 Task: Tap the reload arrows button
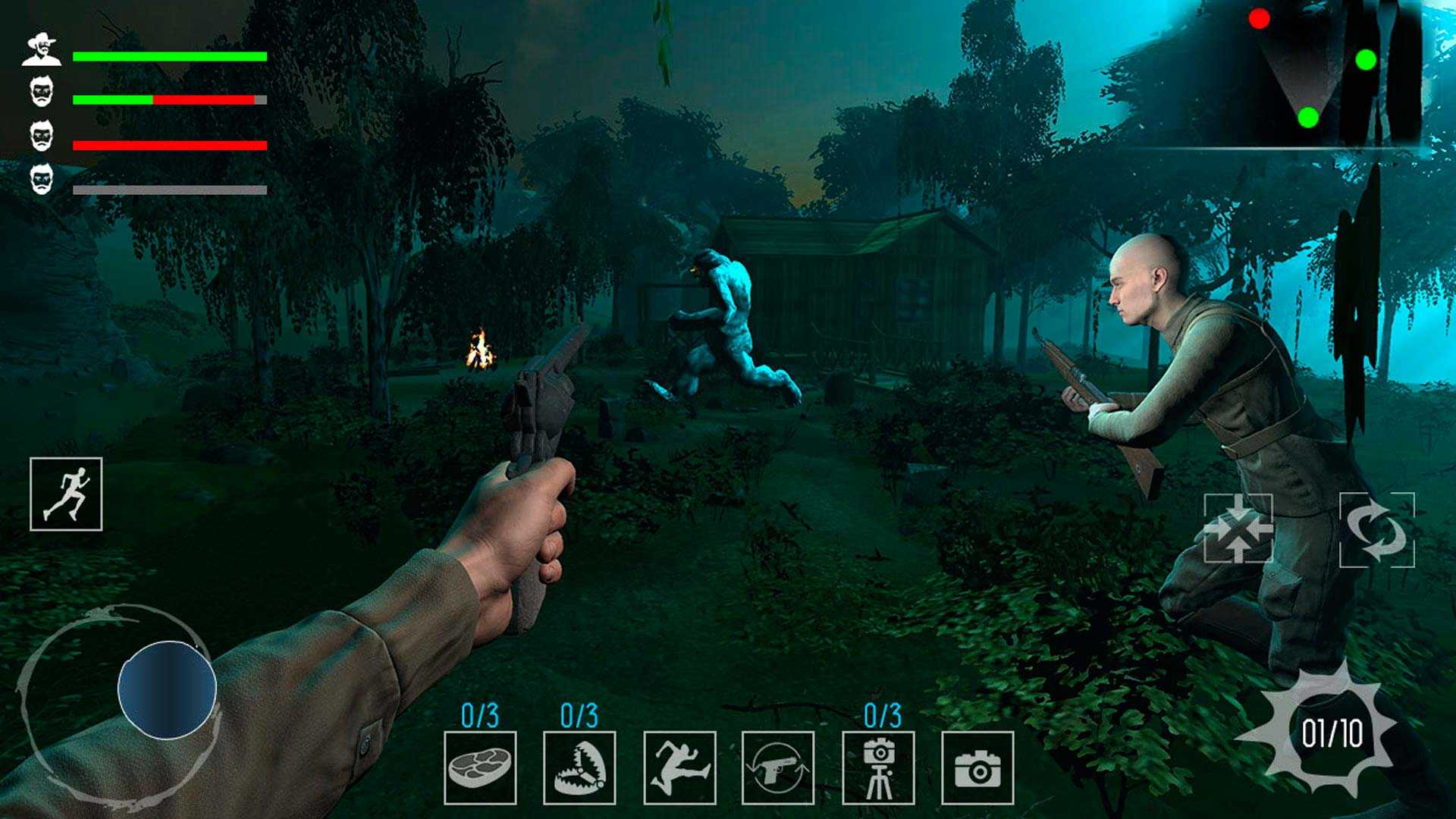1376,529
